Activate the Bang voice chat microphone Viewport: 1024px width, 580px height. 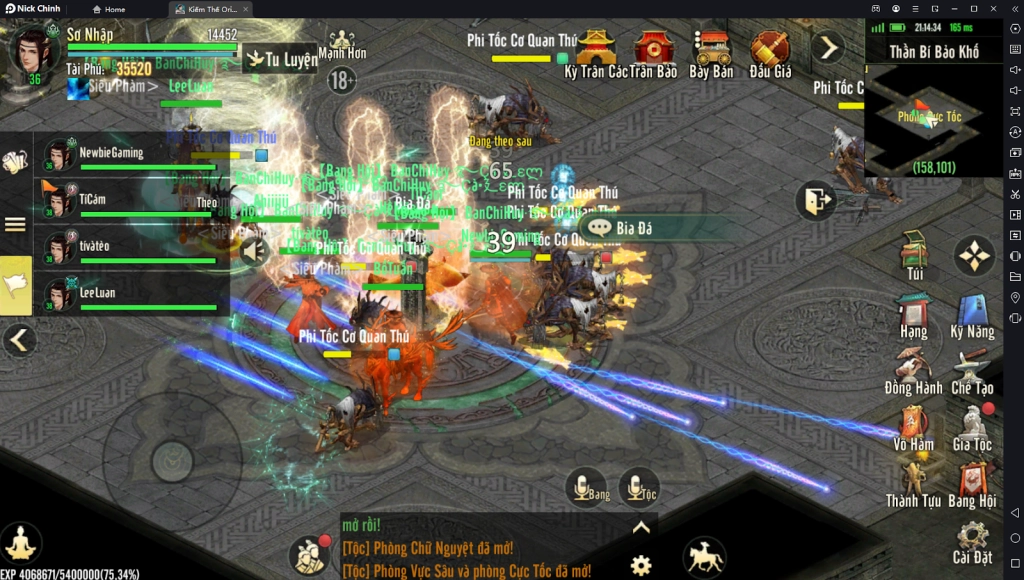click(x=586, y=487)
